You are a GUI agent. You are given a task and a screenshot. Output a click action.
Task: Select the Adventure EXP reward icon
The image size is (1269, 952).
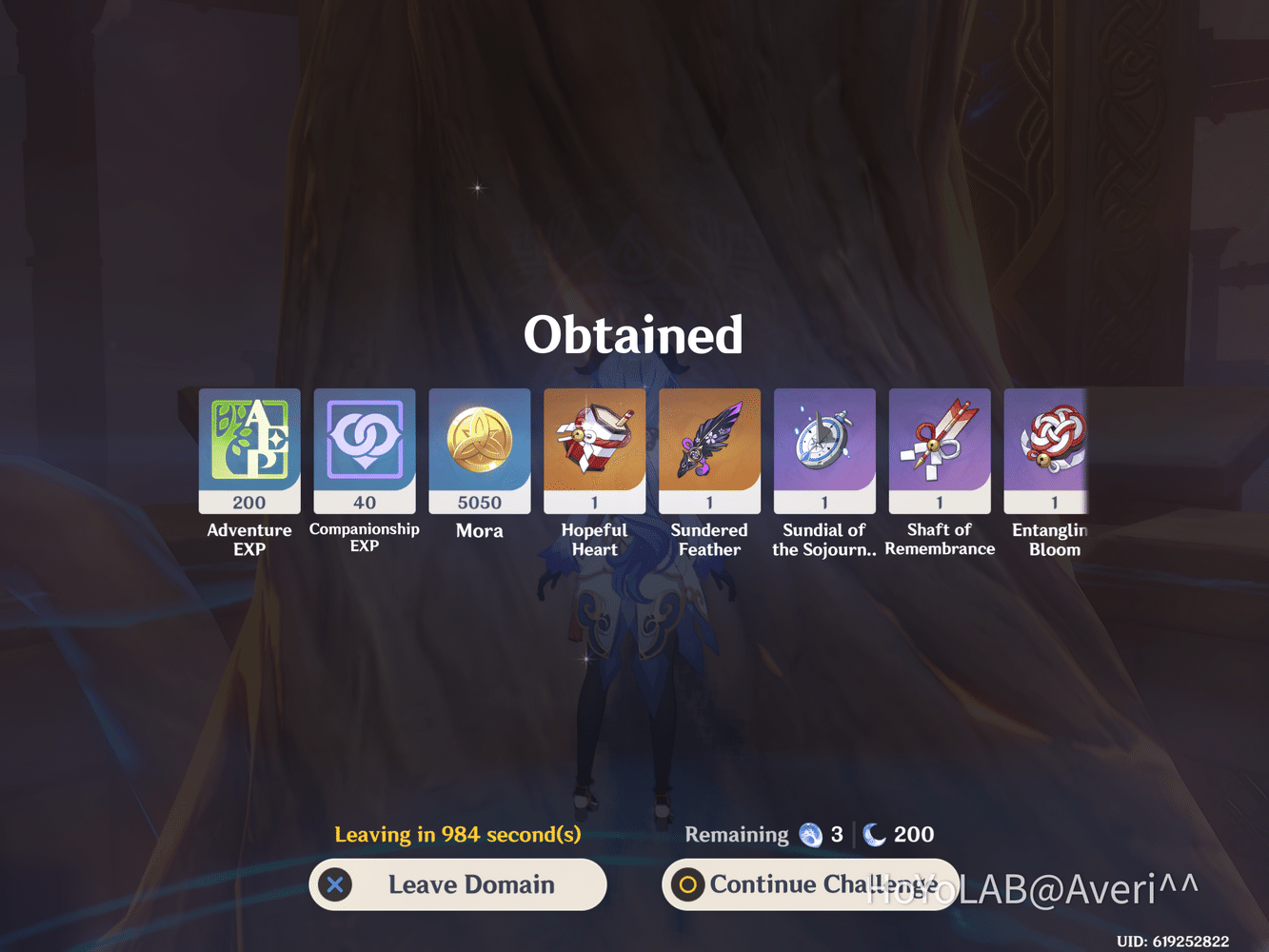pyautogui.click(x=249, y=447)
